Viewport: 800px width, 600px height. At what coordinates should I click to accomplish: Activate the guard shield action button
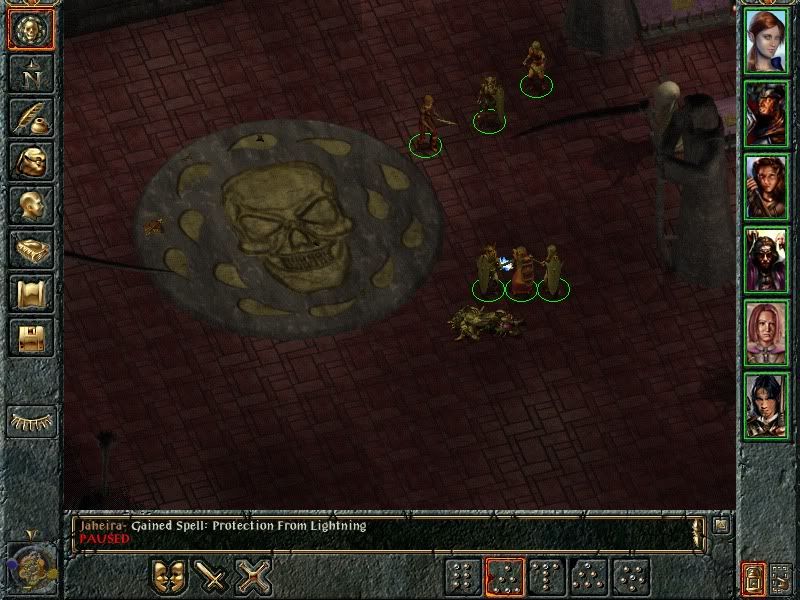click(x=169, y=577)
